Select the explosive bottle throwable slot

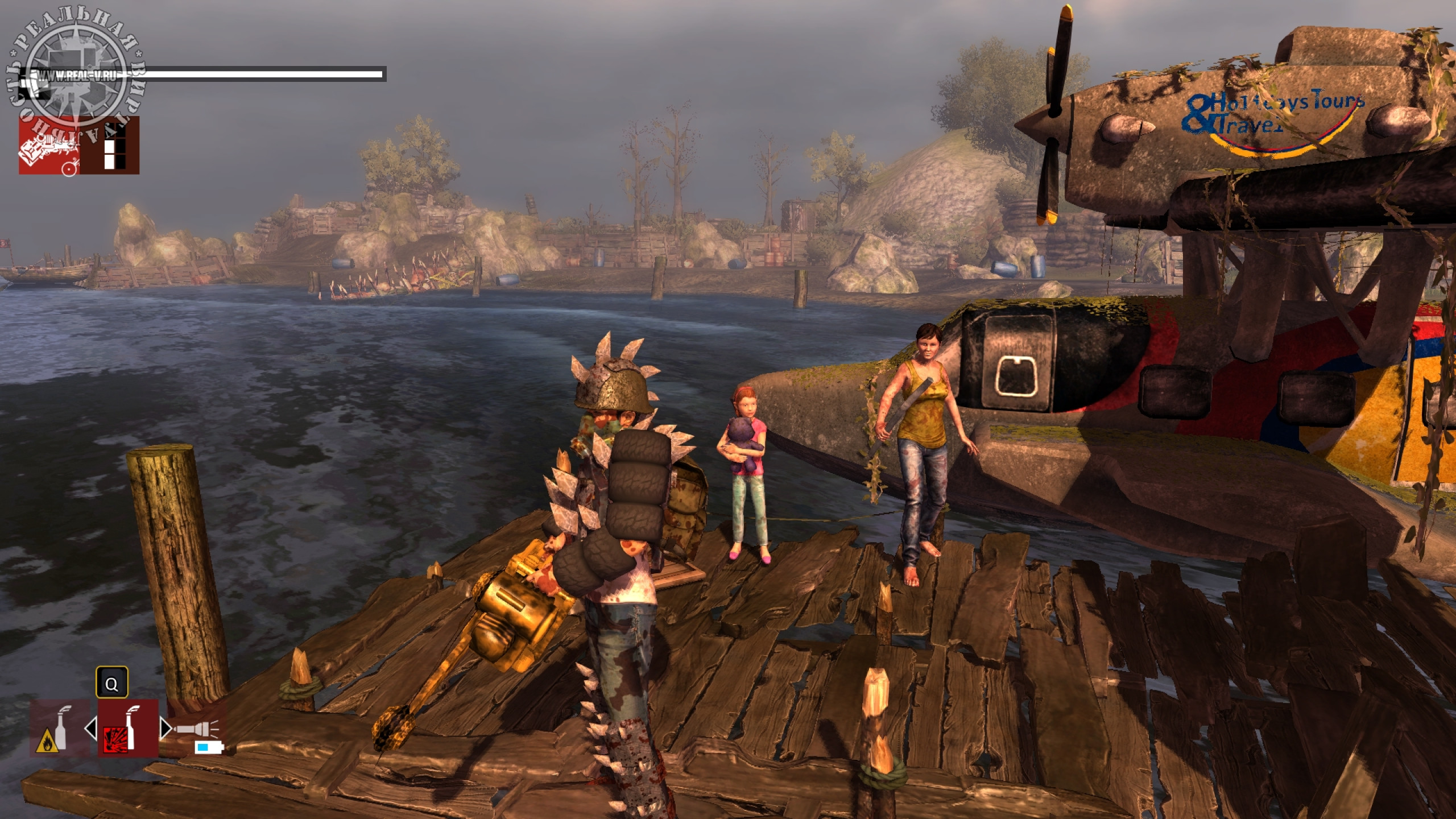127,728
